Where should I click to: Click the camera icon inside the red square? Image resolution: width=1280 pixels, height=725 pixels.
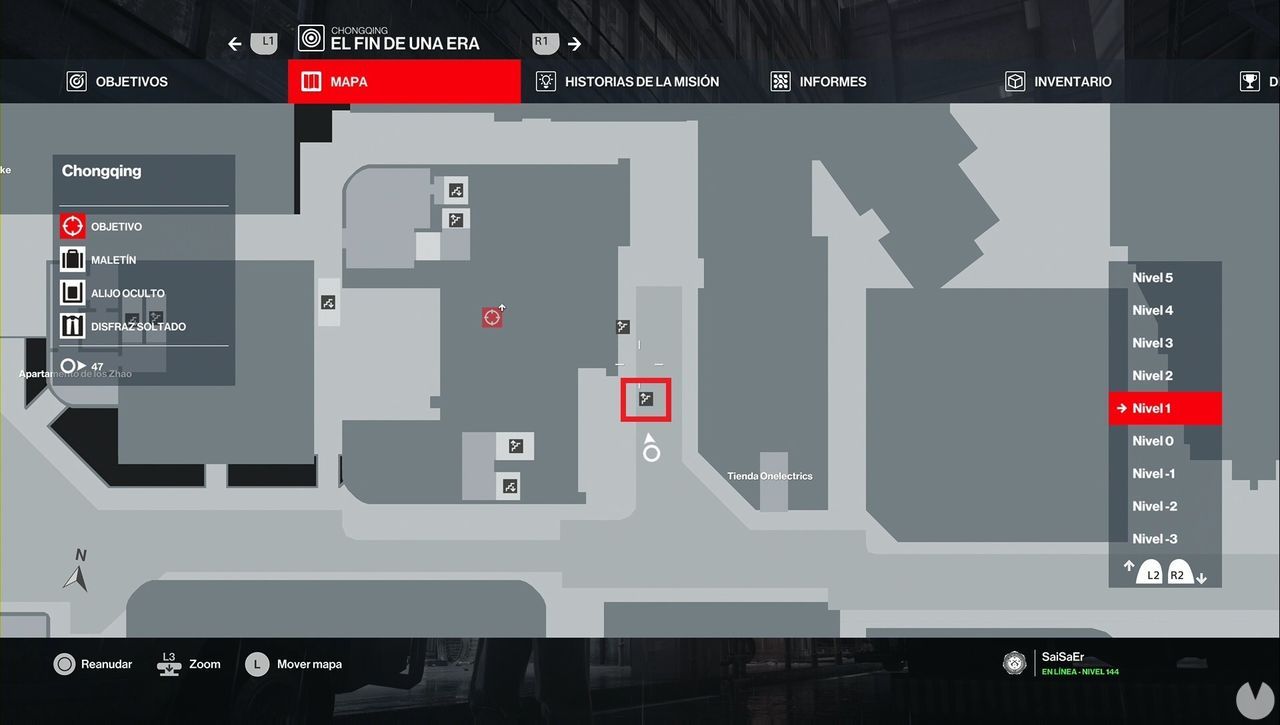[645, 398]
